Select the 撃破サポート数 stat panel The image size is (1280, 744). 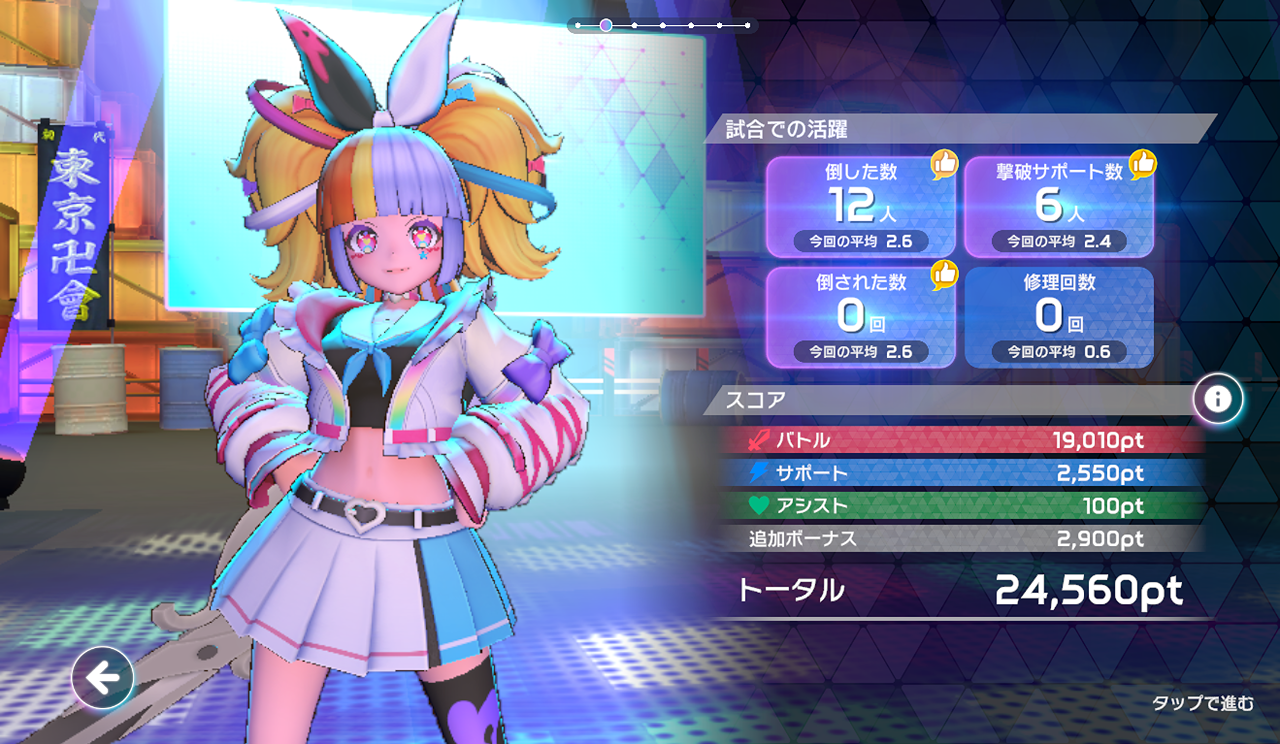coord(1058,206)
